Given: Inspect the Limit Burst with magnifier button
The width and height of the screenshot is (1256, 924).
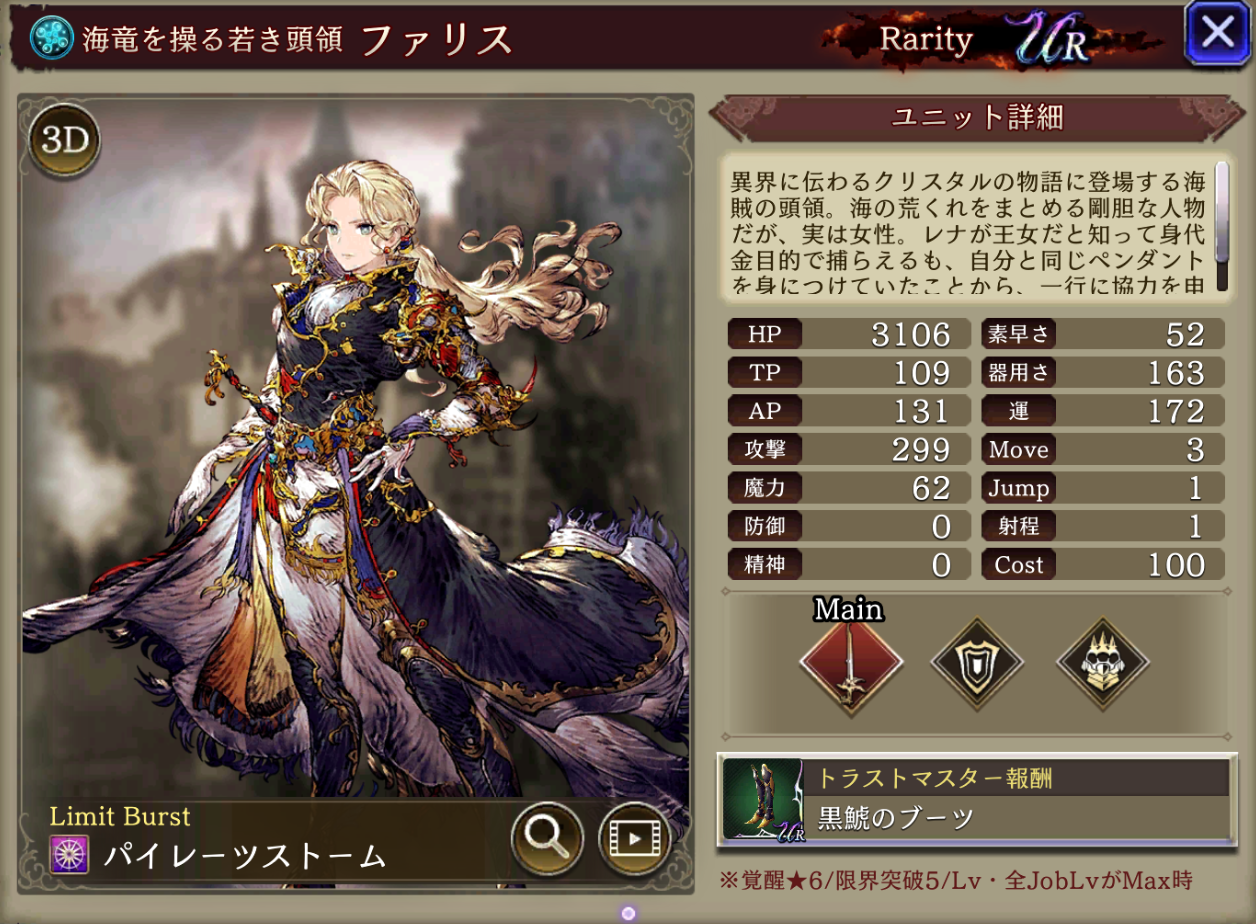Looking at the screenshot, I should [x=547, y=836].
